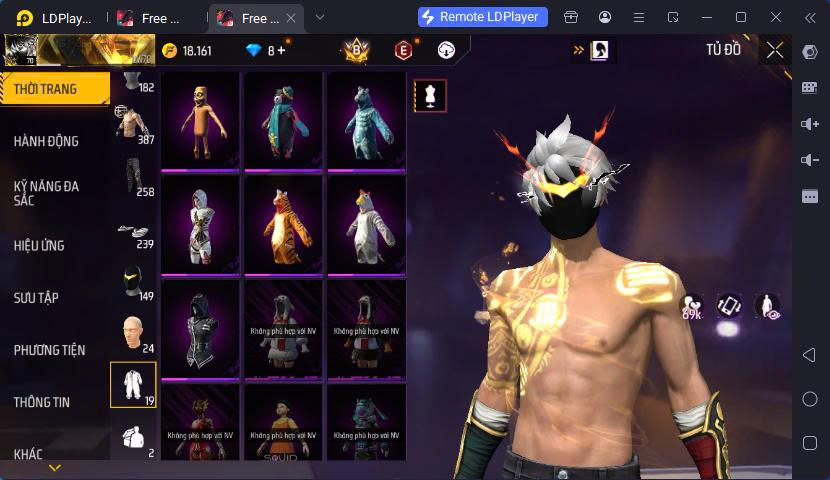Open the Kỹ Năng Đa Sắc tab
Viewport: 830px width, 480px height.
coord(46,193)
